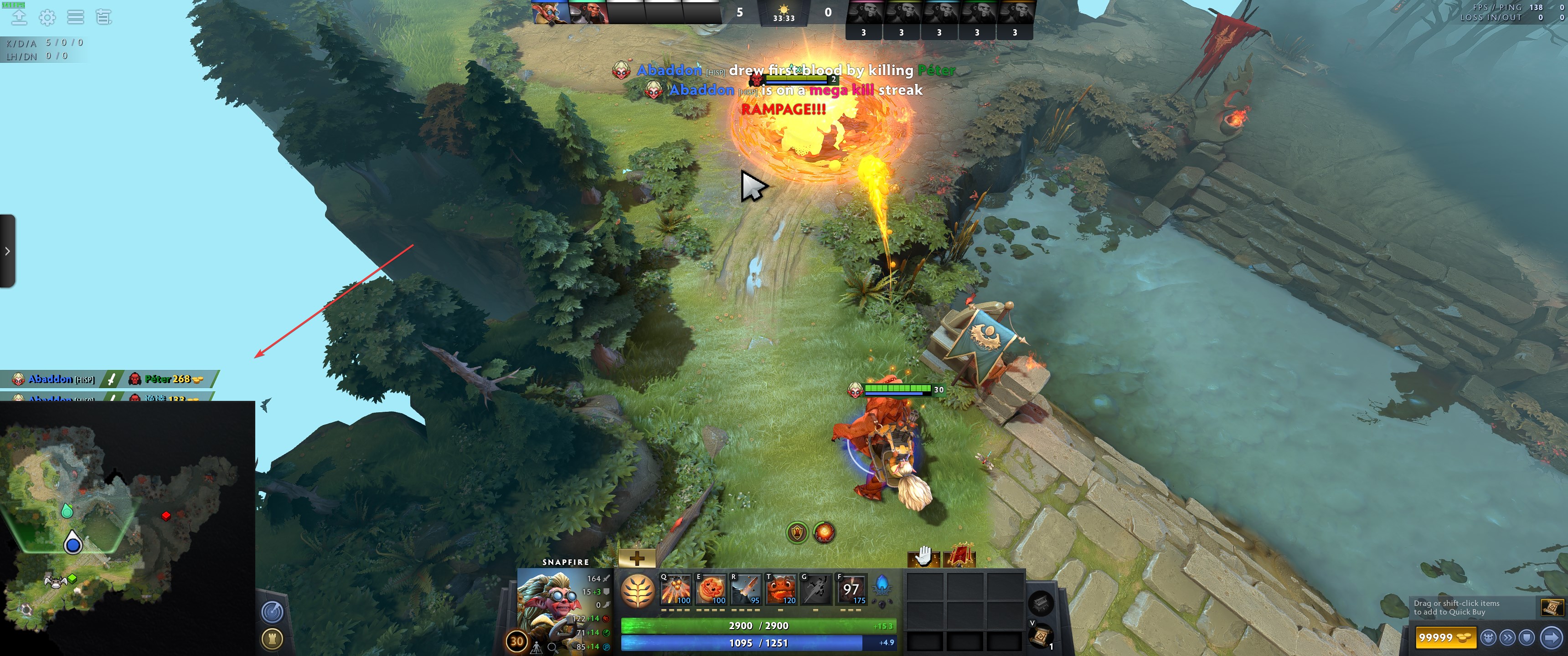Open Snapfire's talent tree fern icon
Image resolution: width=1568 pixels, height=656 pixels.
(x=637, y=589)
